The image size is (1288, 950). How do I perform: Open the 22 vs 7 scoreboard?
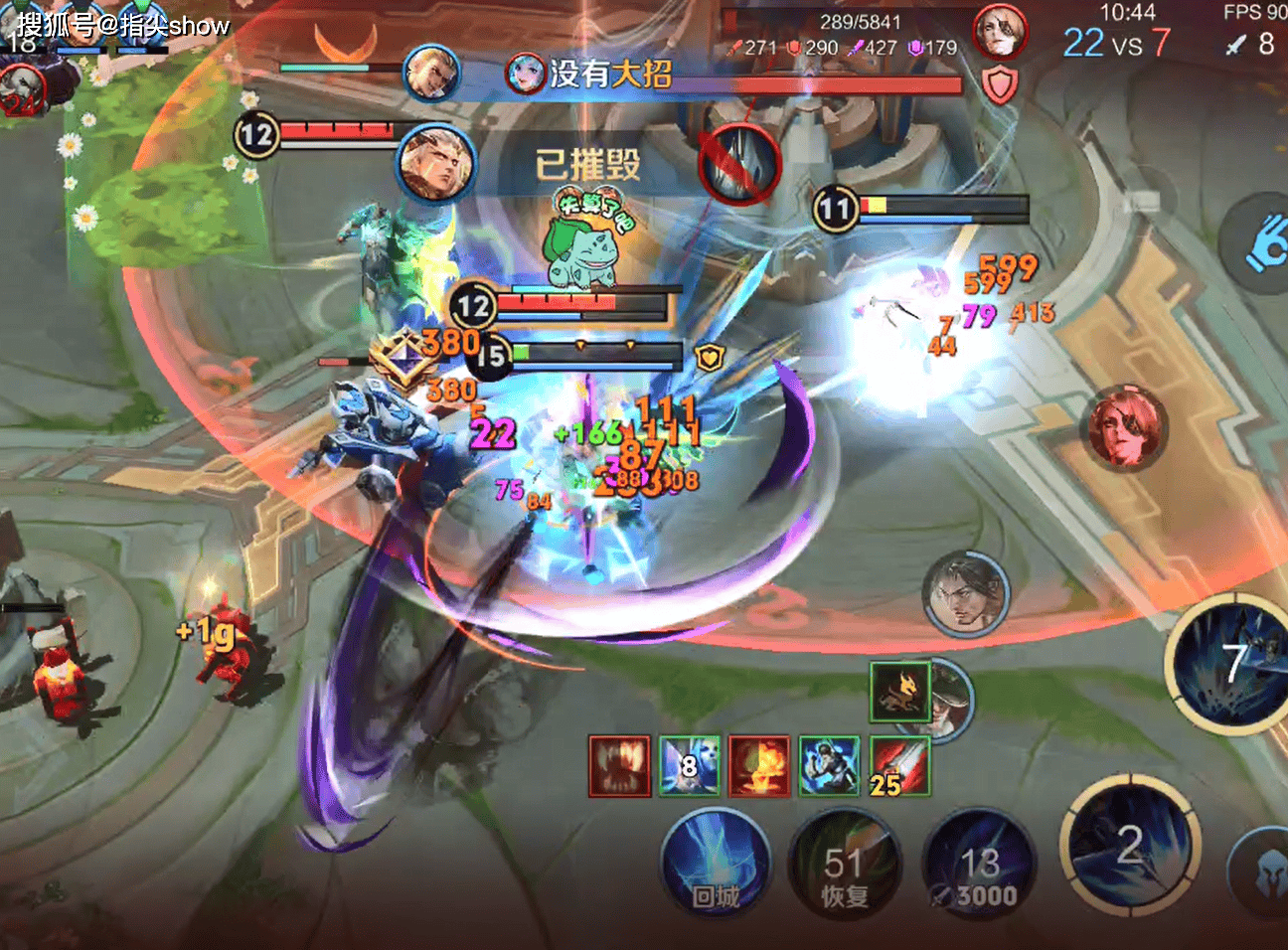[x=1116, y=43]
